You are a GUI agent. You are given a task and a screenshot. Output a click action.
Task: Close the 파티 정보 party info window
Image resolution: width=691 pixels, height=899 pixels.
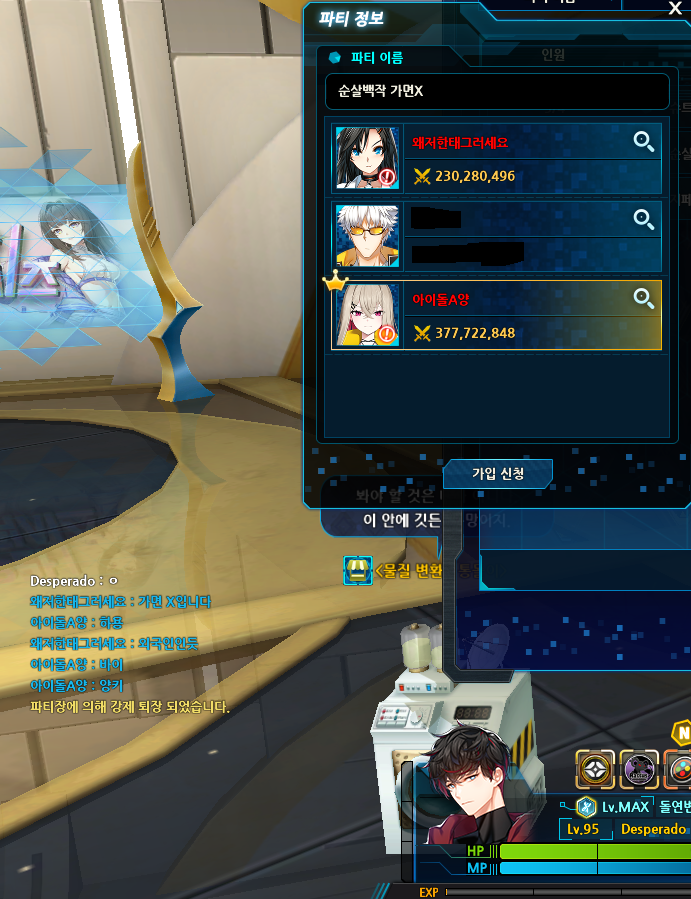[x=674, y=8]
